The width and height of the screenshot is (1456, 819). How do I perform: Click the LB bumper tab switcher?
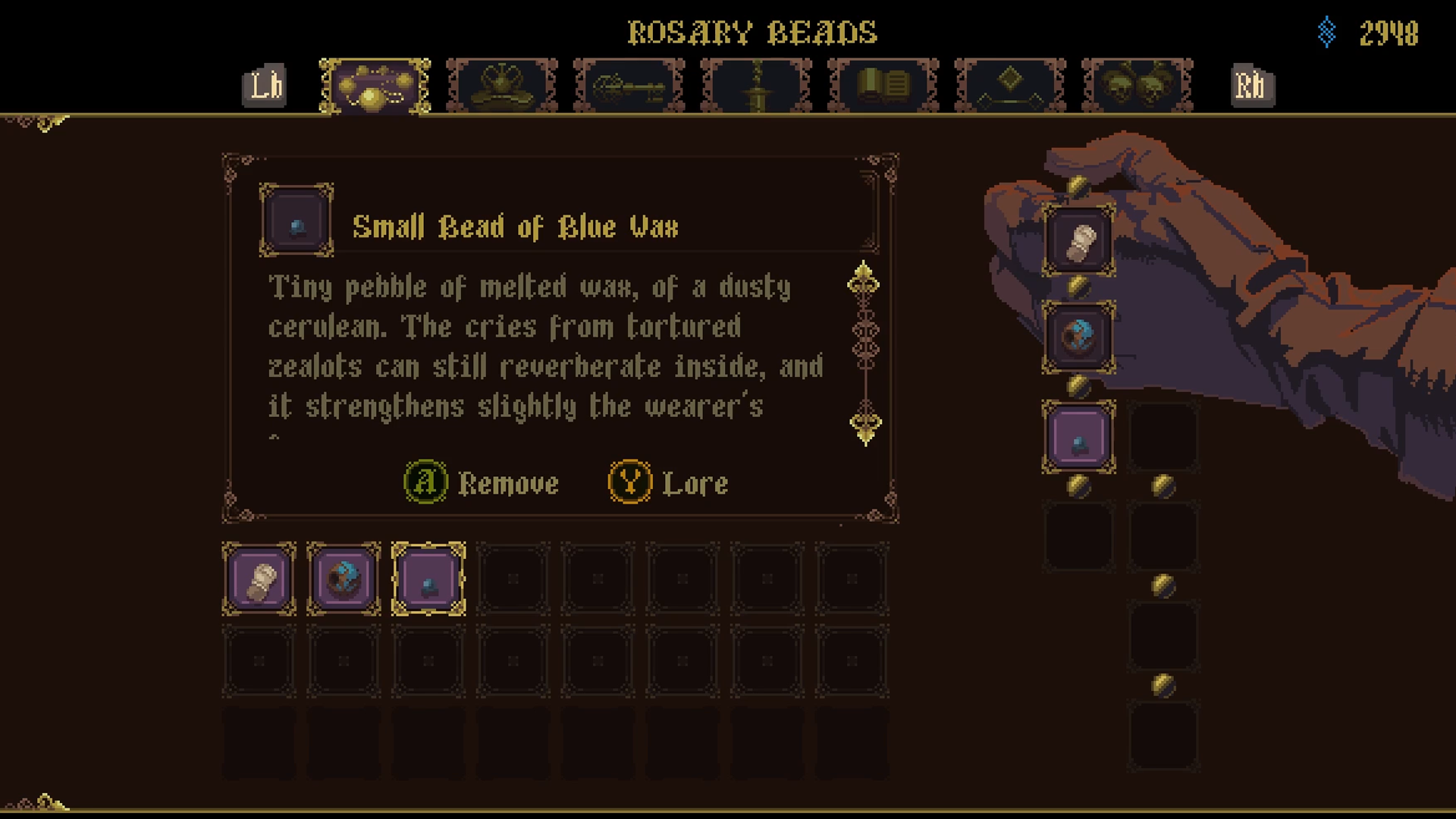pos(263,86)
